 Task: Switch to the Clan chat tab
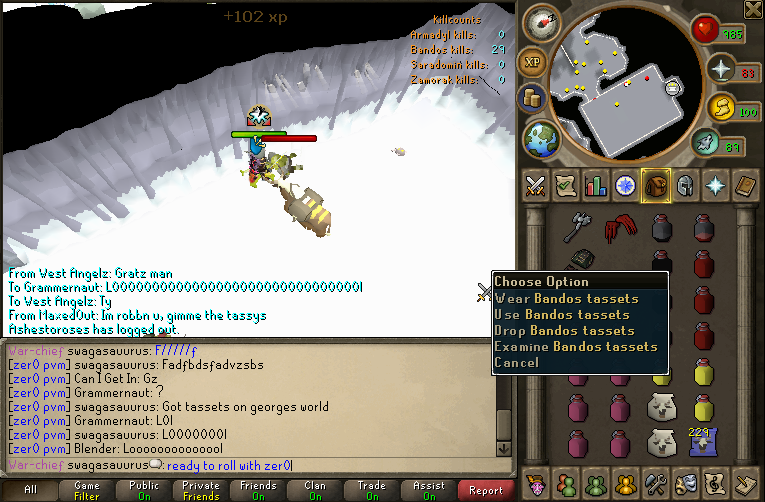pos(315,490)
